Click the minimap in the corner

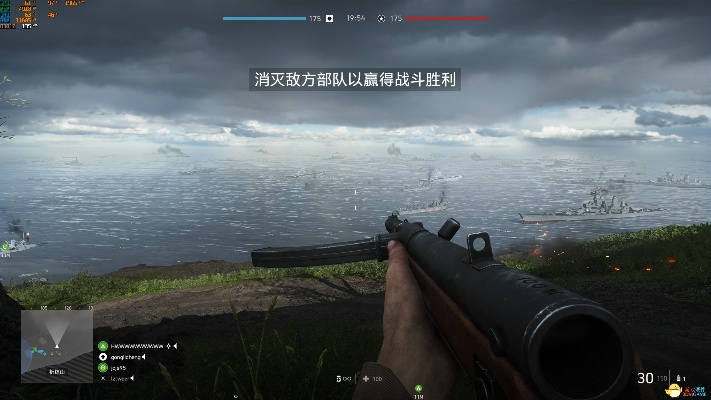(x=57, y=346)
